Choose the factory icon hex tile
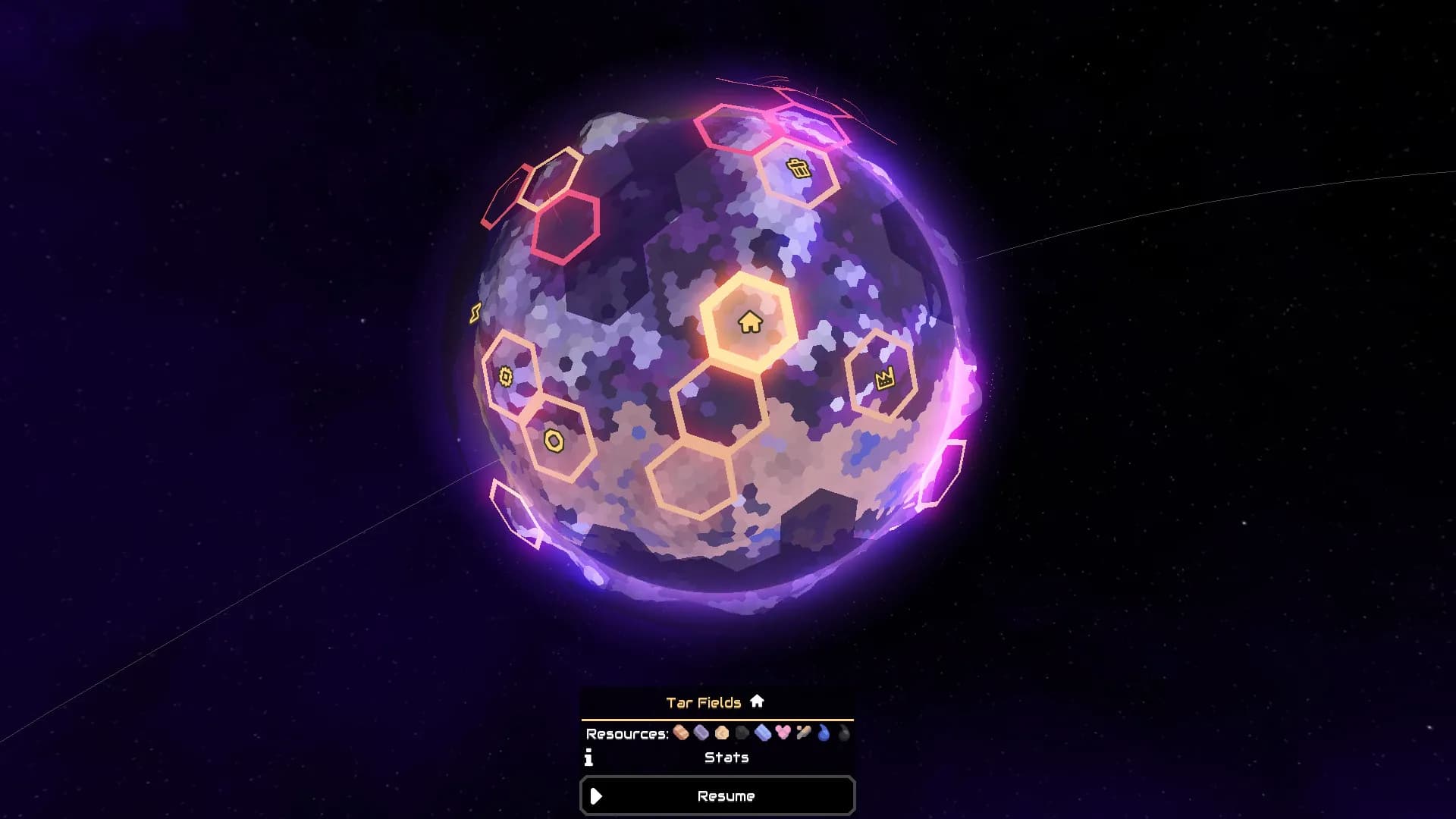1456x819 pixels. [884, 378]
